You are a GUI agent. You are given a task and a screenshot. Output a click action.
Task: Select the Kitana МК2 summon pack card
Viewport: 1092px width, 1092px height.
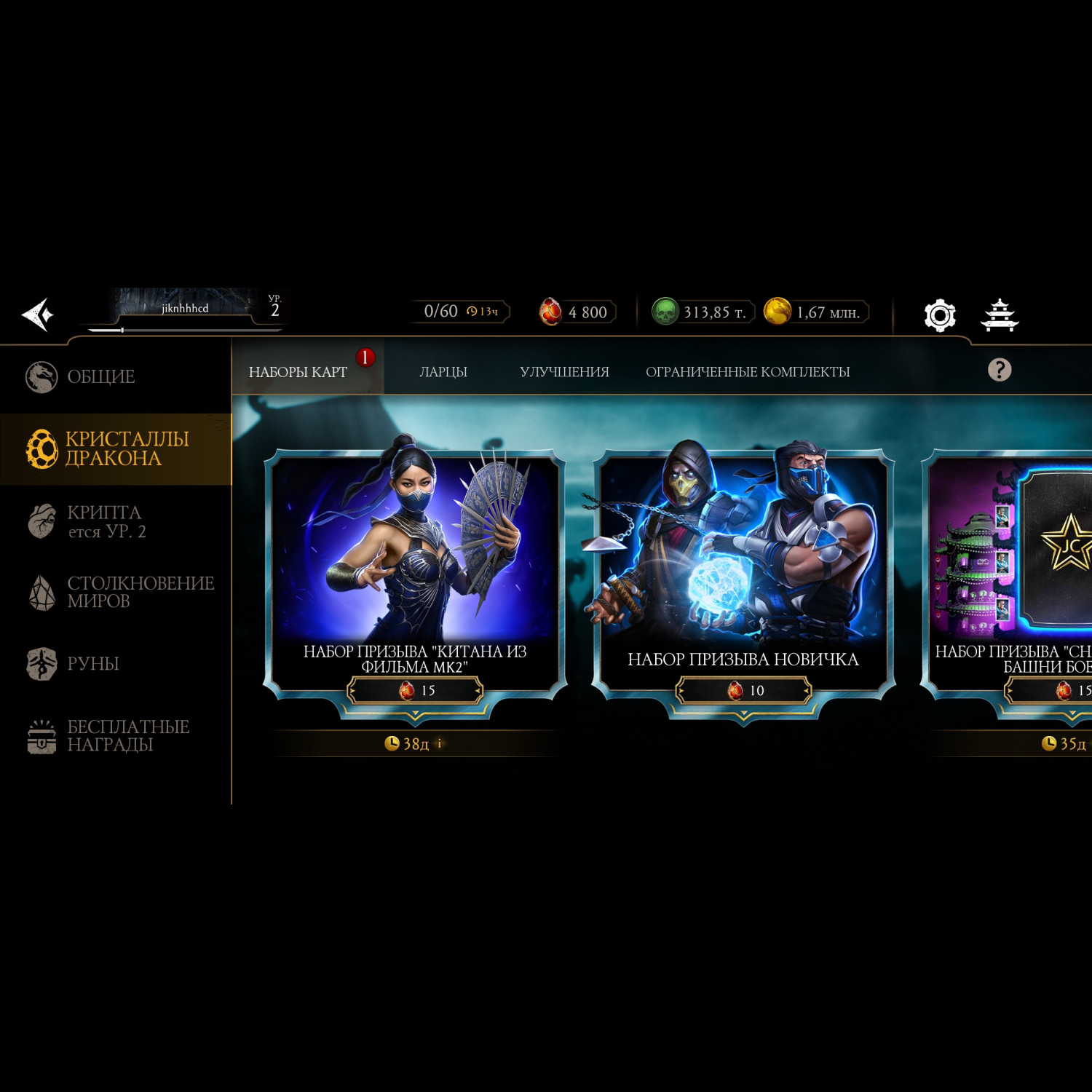pos(415,553)
